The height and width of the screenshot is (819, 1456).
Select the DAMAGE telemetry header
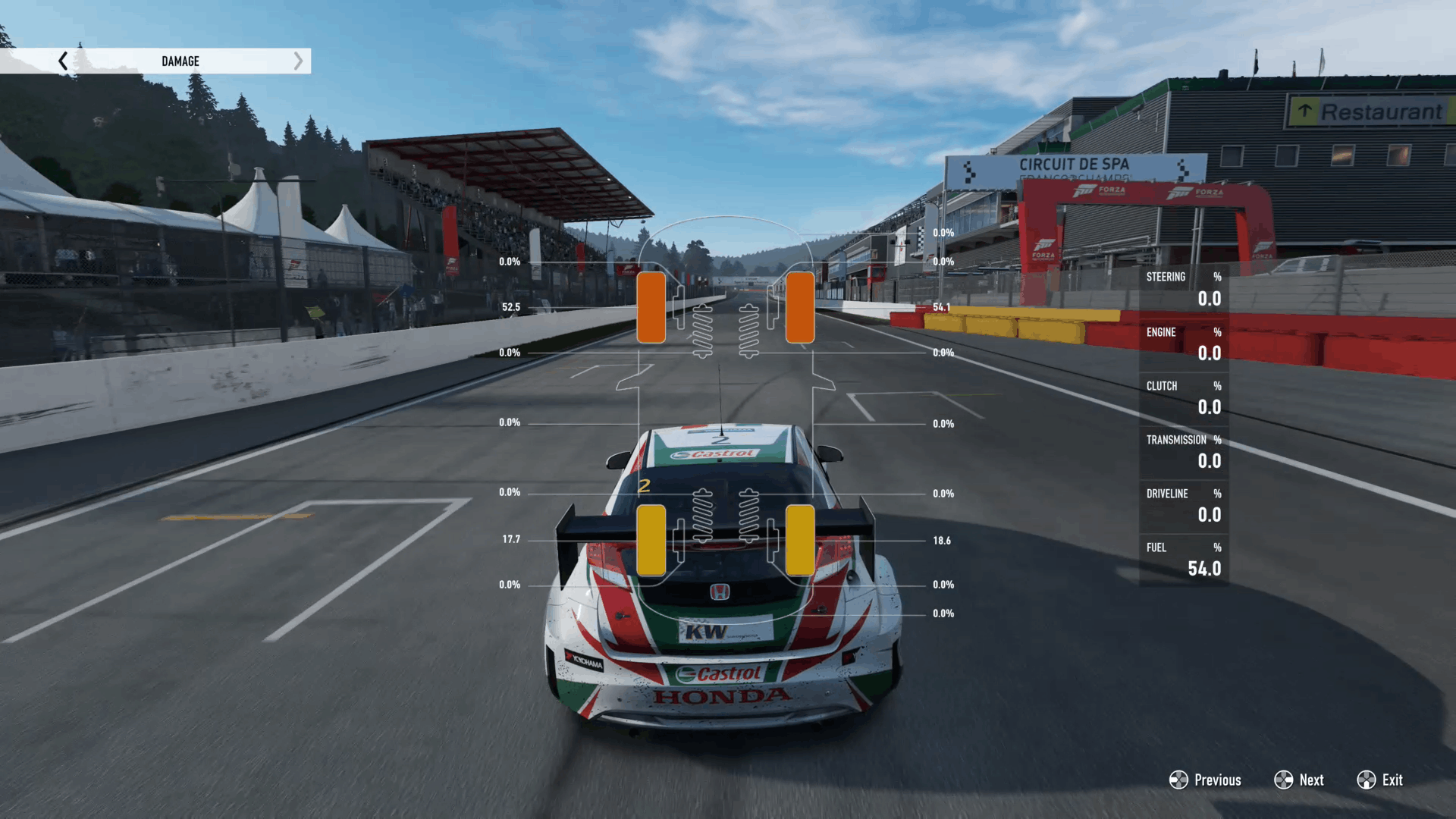pos(180,61)
